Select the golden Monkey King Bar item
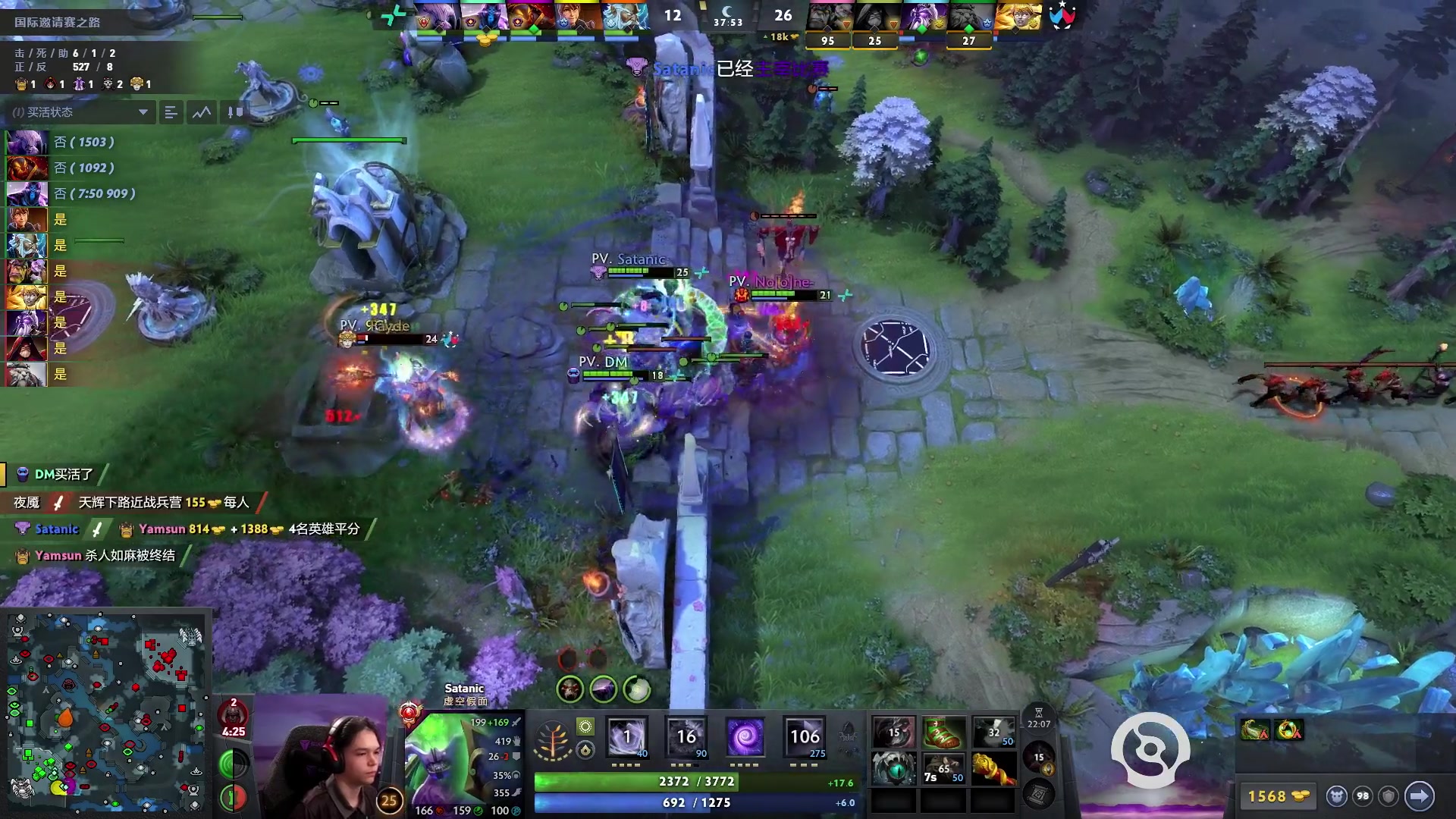Image resolution: width=1456 pixels, height=819 pixels. click(993, 769)
